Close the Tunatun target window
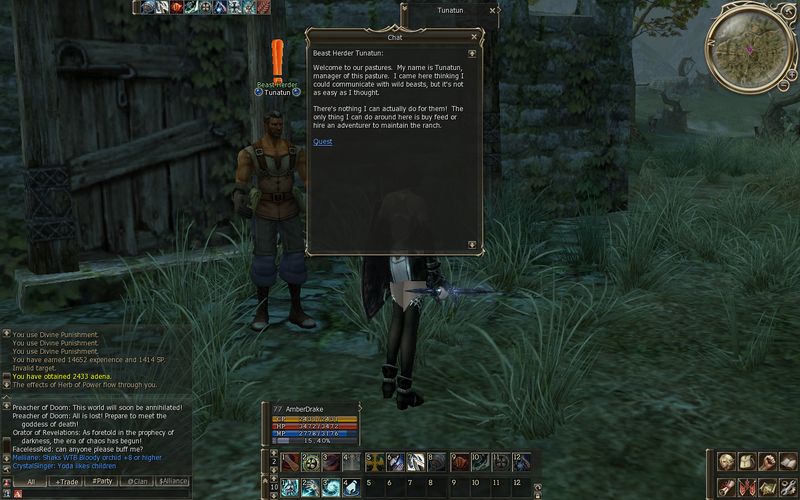This screenshot has width=800, height=500. click(491, 10)
